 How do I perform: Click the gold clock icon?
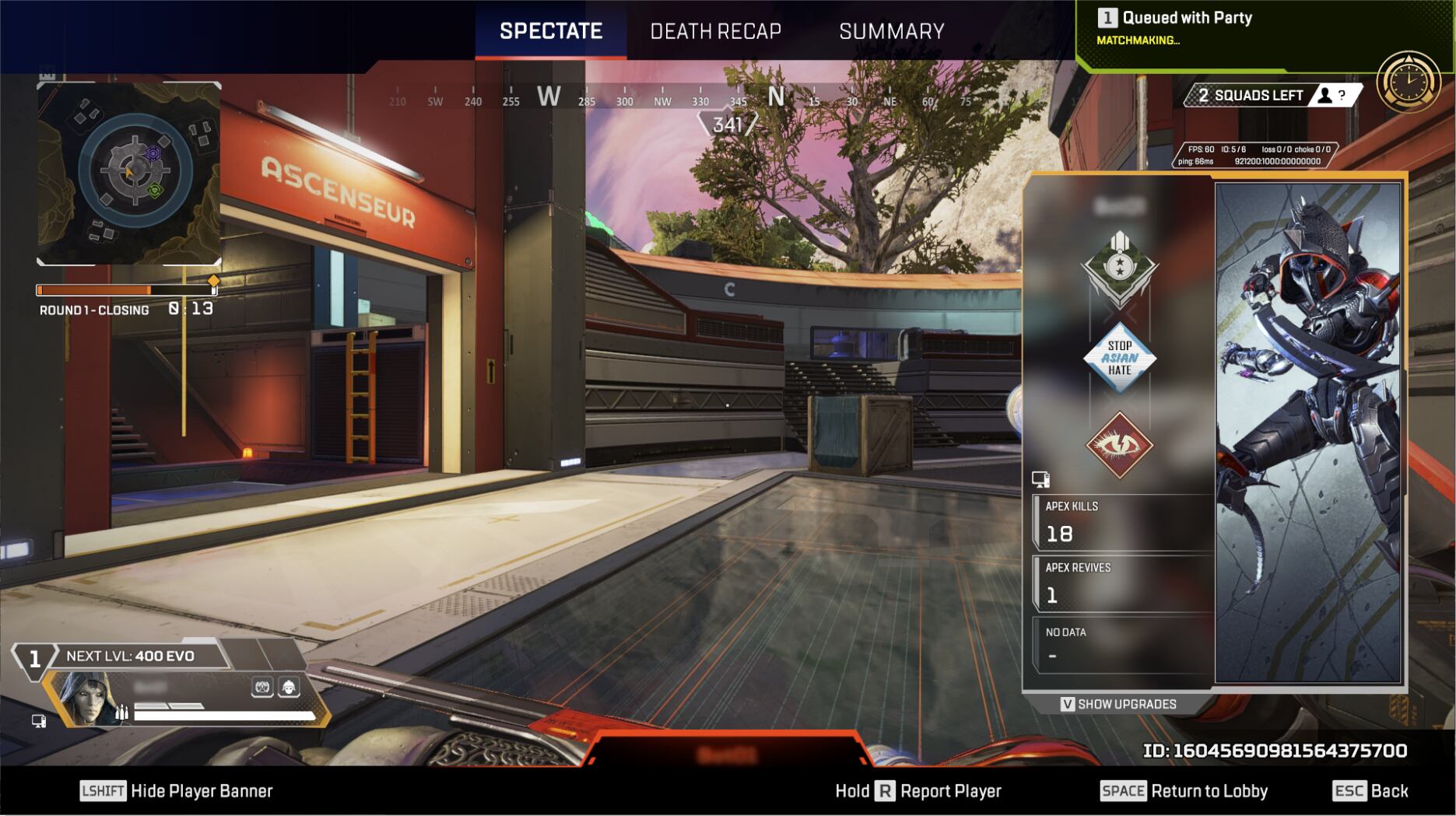coord(1409,82)
